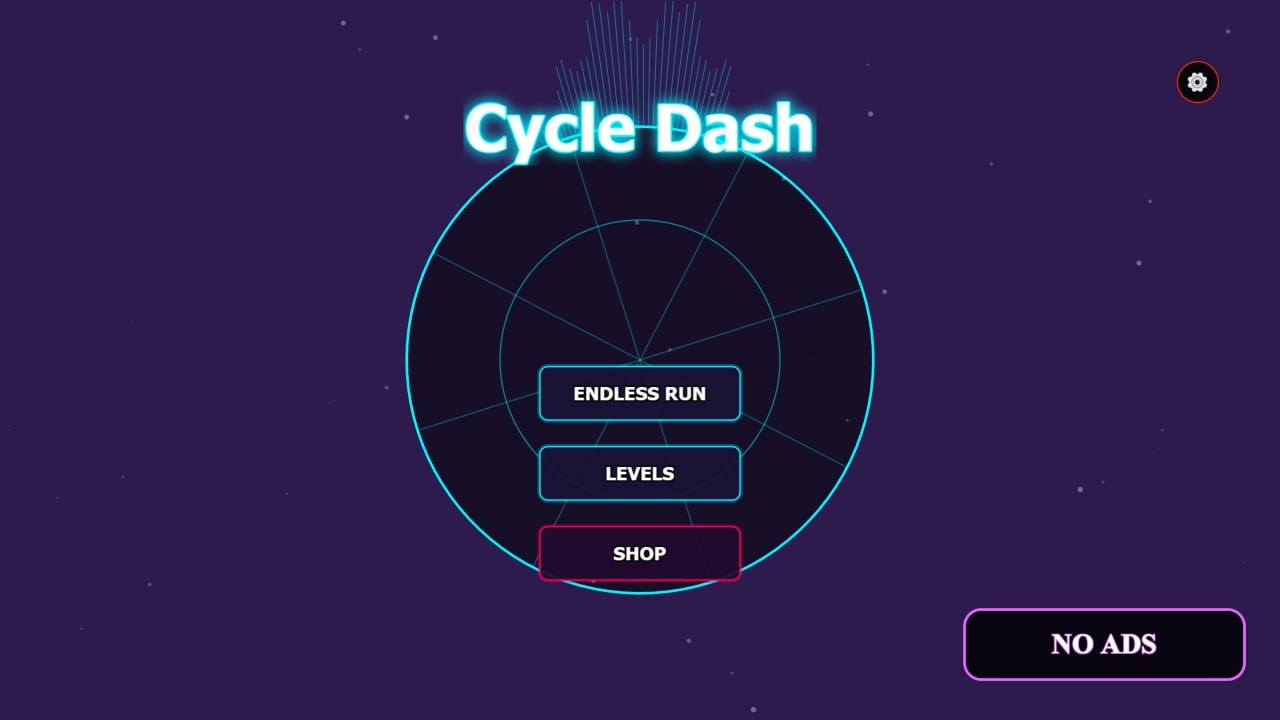Select the topmost menu option, Endless Run
Viewport: 1280px width, 720px height.
point(640,393)
